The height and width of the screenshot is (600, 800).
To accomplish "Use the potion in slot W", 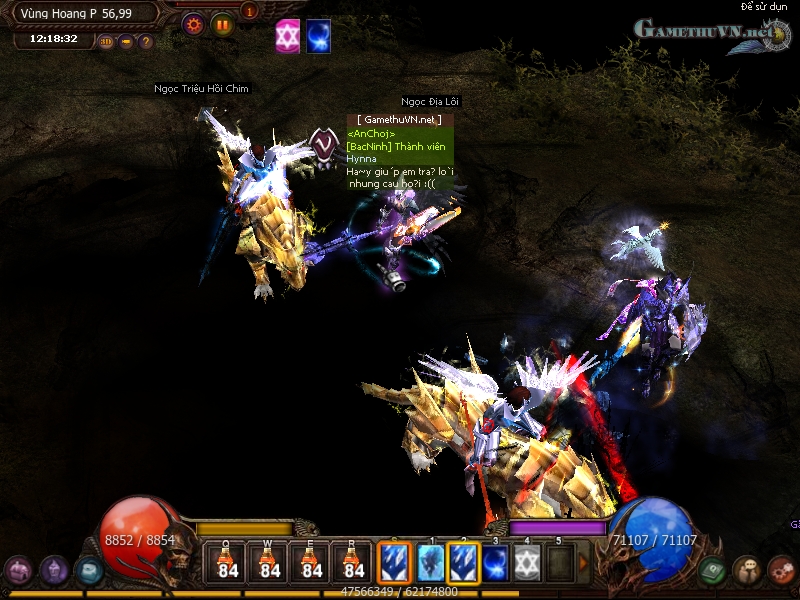I will (x=270, y=562).
